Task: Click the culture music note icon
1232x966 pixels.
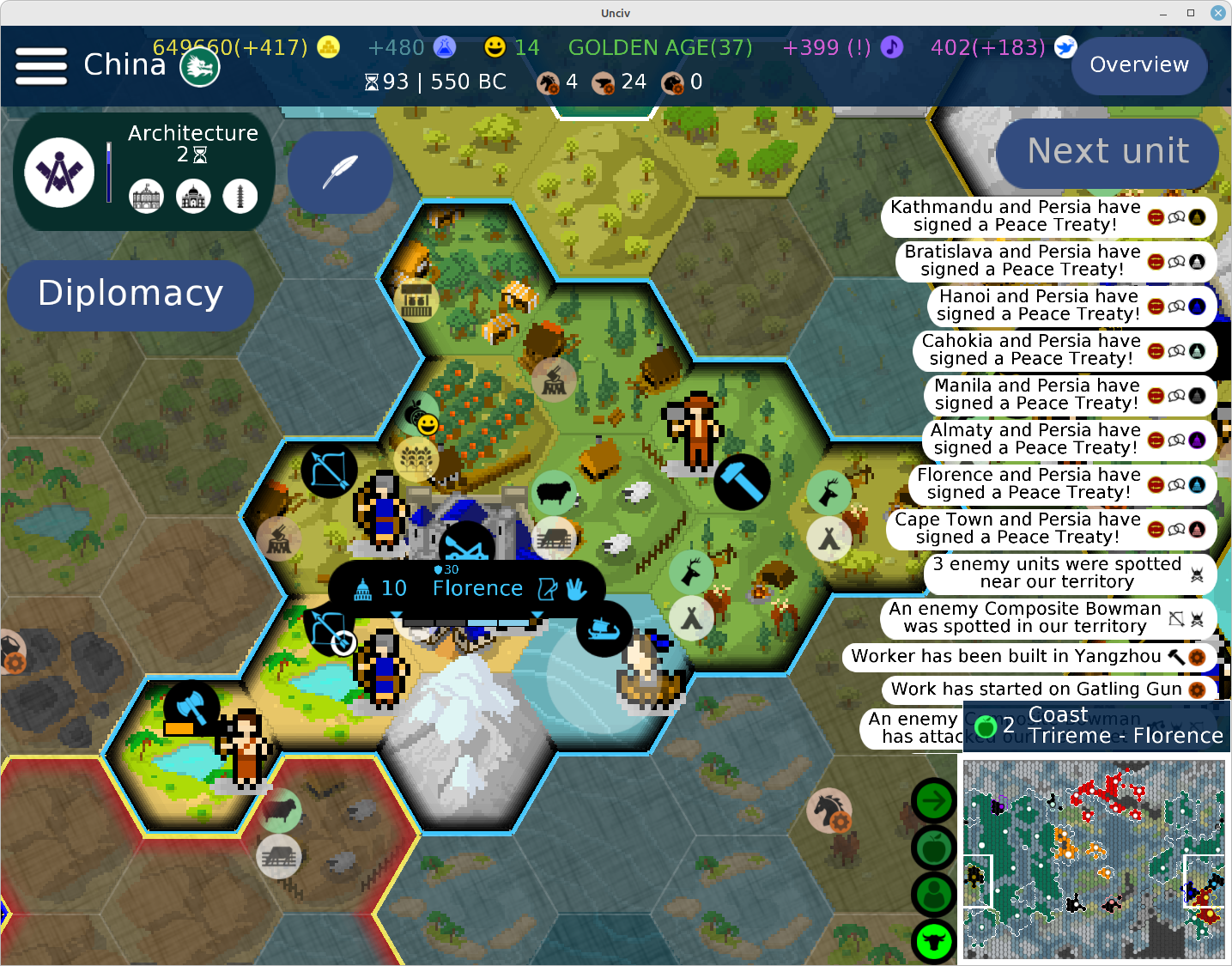Action: pos(891,47)
